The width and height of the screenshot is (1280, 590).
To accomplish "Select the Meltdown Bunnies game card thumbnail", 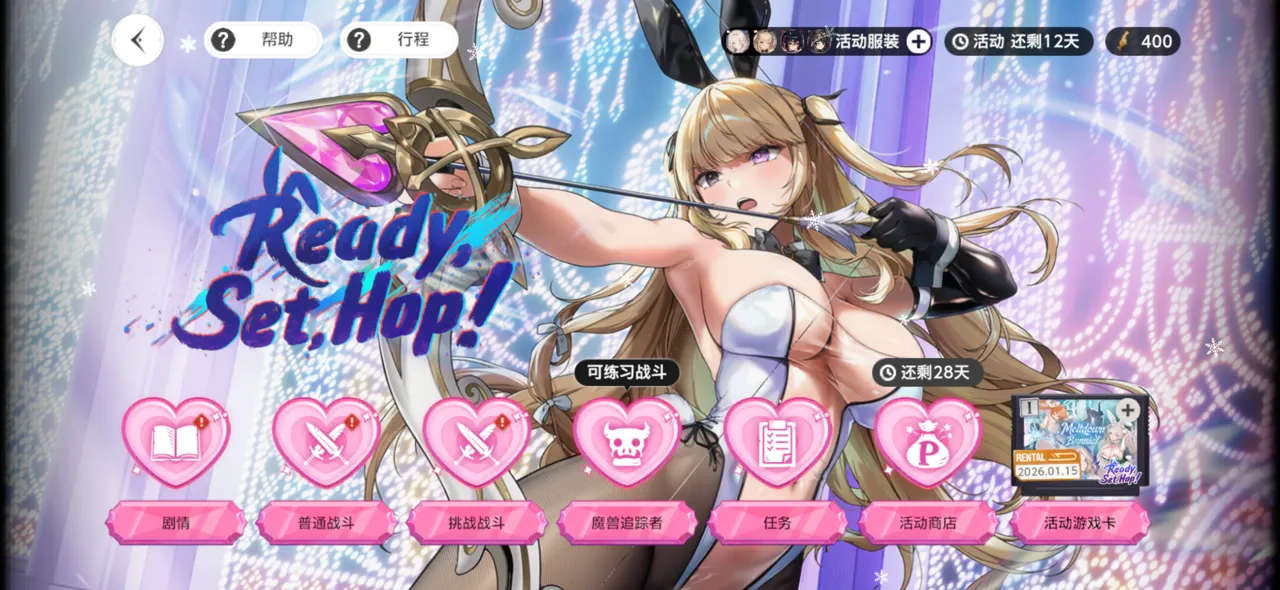I will tap(1078, 440).
